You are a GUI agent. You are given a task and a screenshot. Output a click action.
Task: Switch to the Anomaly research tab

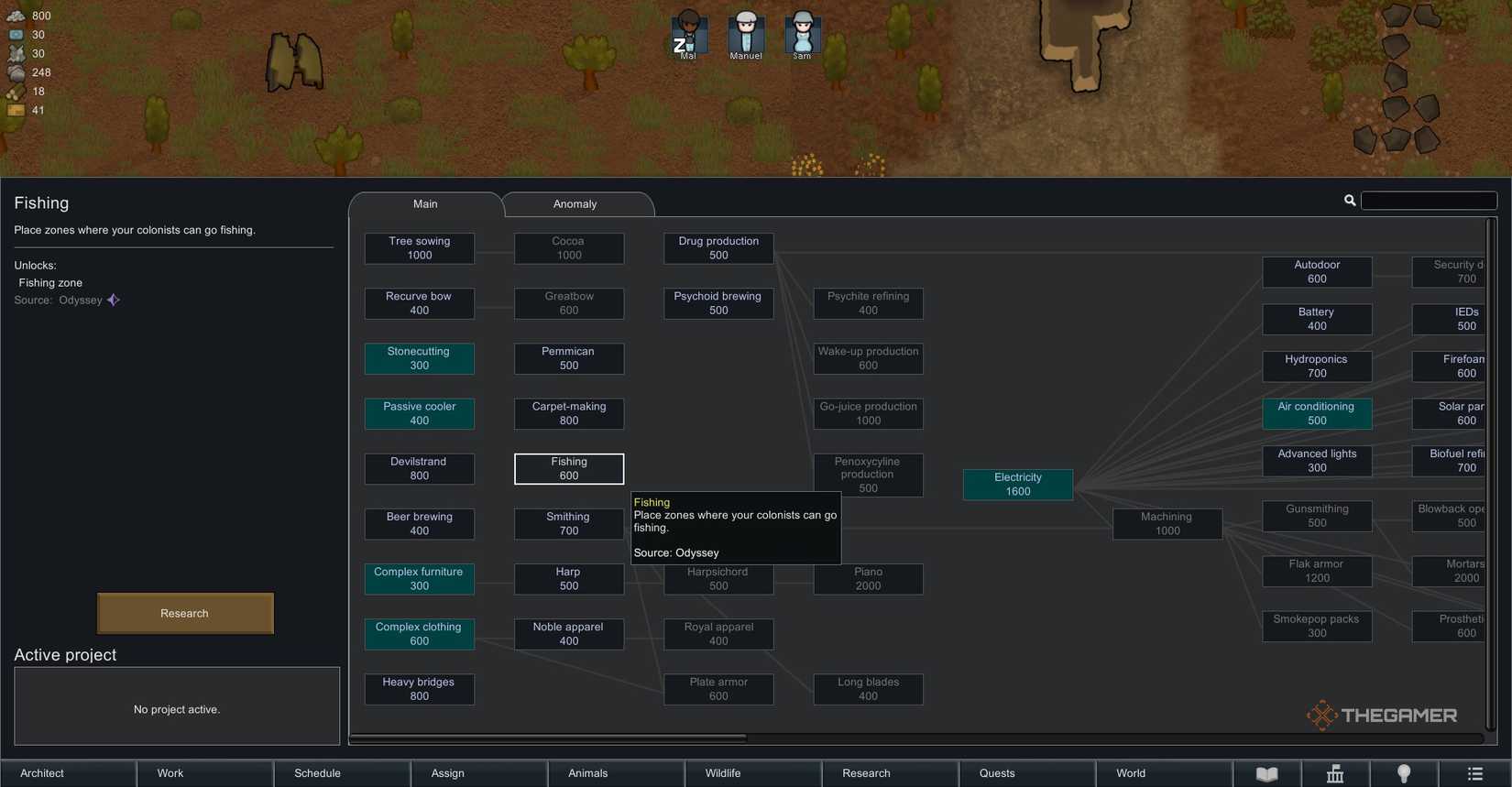(x=575, y=203)
